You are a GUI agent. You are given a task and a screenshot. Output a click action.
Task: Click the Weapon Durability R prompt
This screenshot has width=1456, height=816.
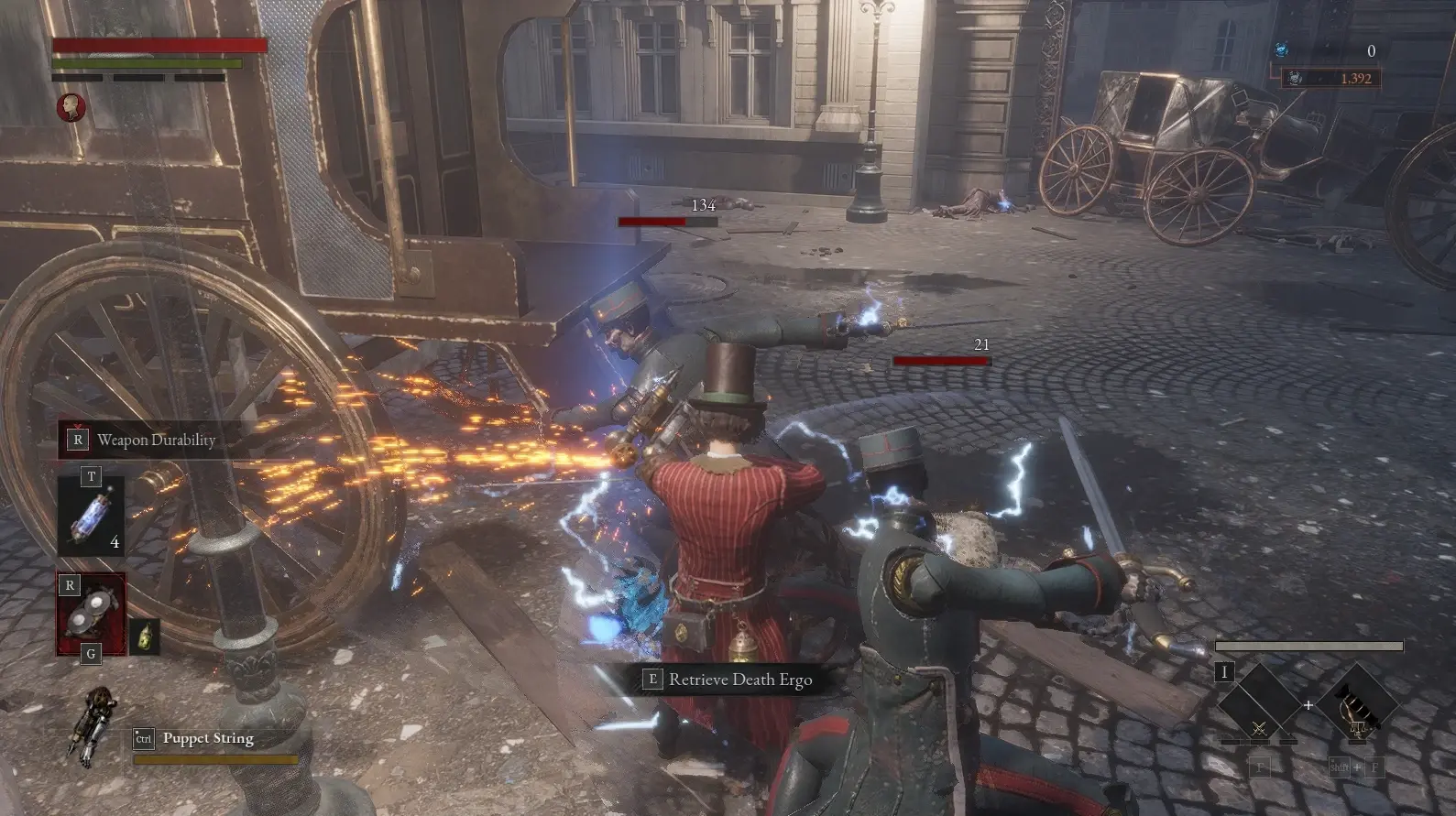(x=78, y=440)
